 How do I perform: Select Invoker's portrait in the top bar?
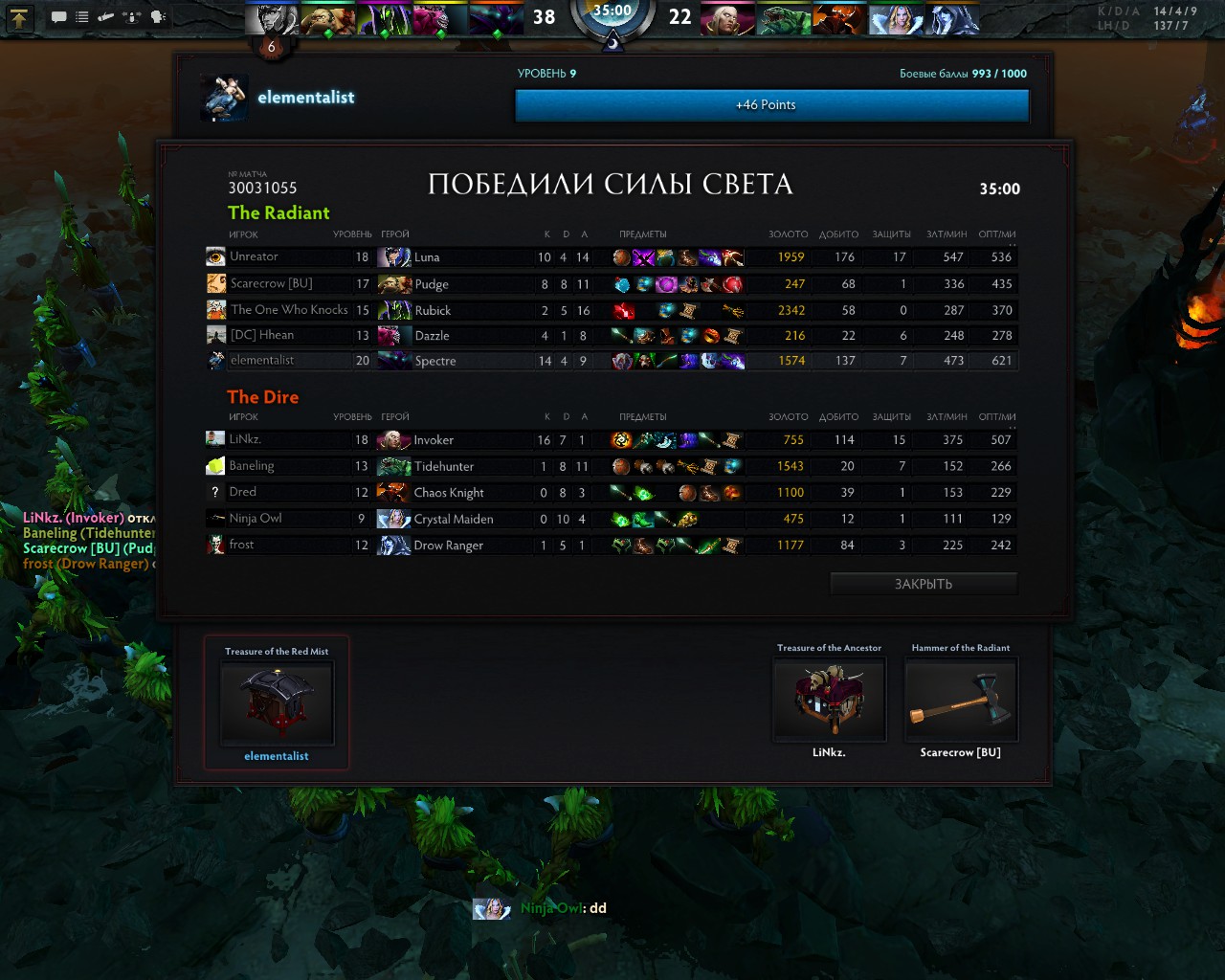coord(727,19)
